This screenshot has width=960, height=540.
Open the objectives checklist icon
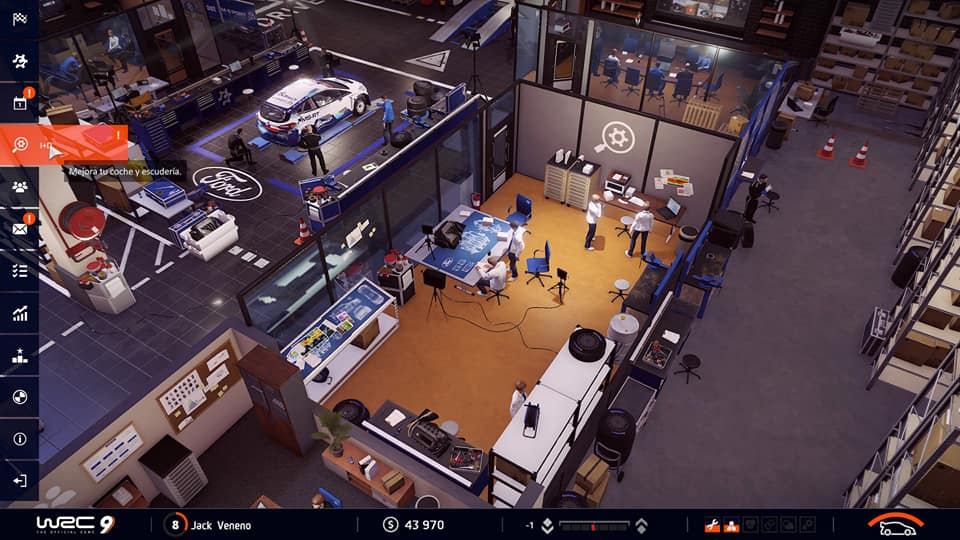(19, 271)
